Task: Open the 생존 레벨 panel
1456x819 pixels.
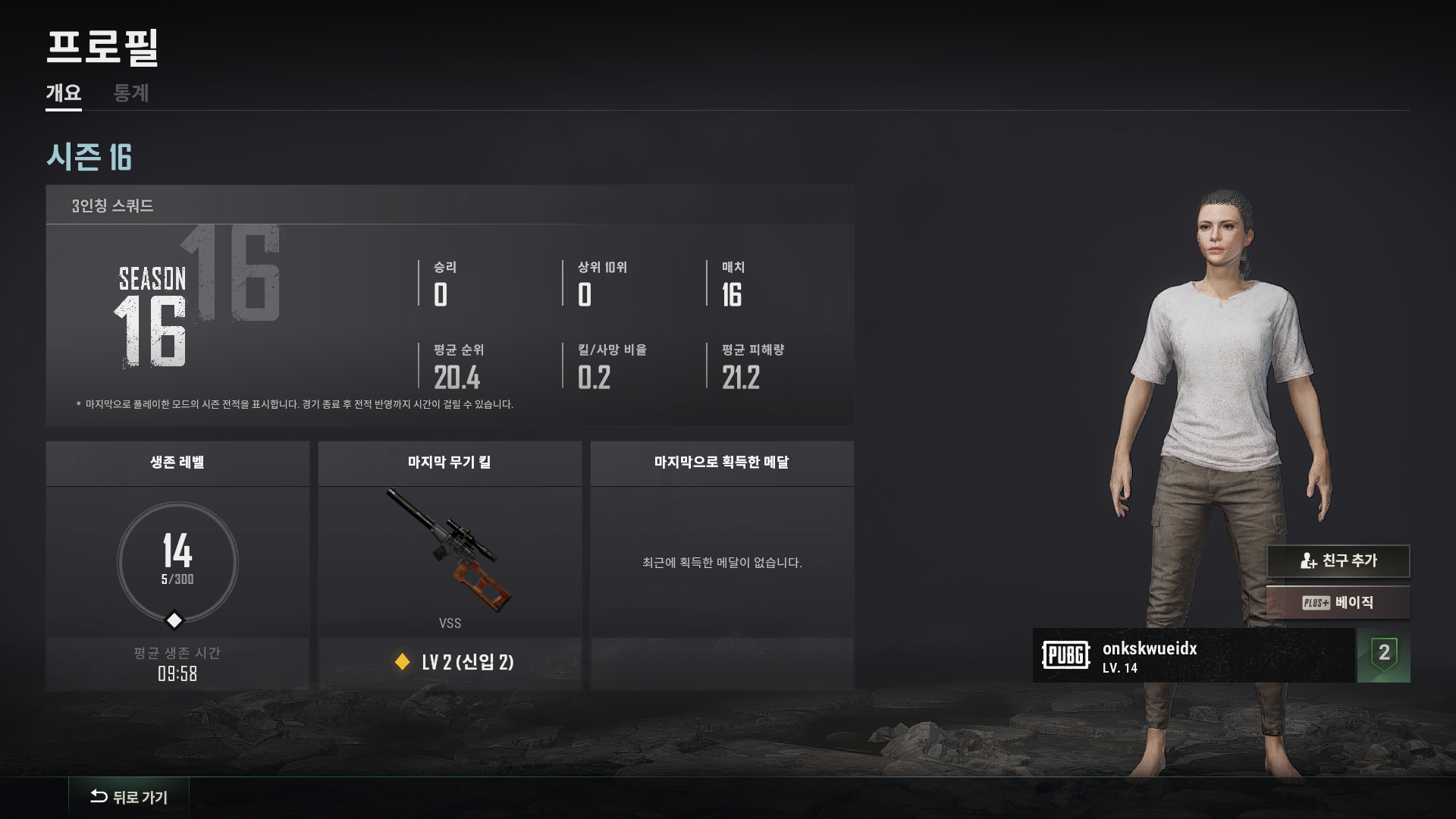Action: (177, 565)
